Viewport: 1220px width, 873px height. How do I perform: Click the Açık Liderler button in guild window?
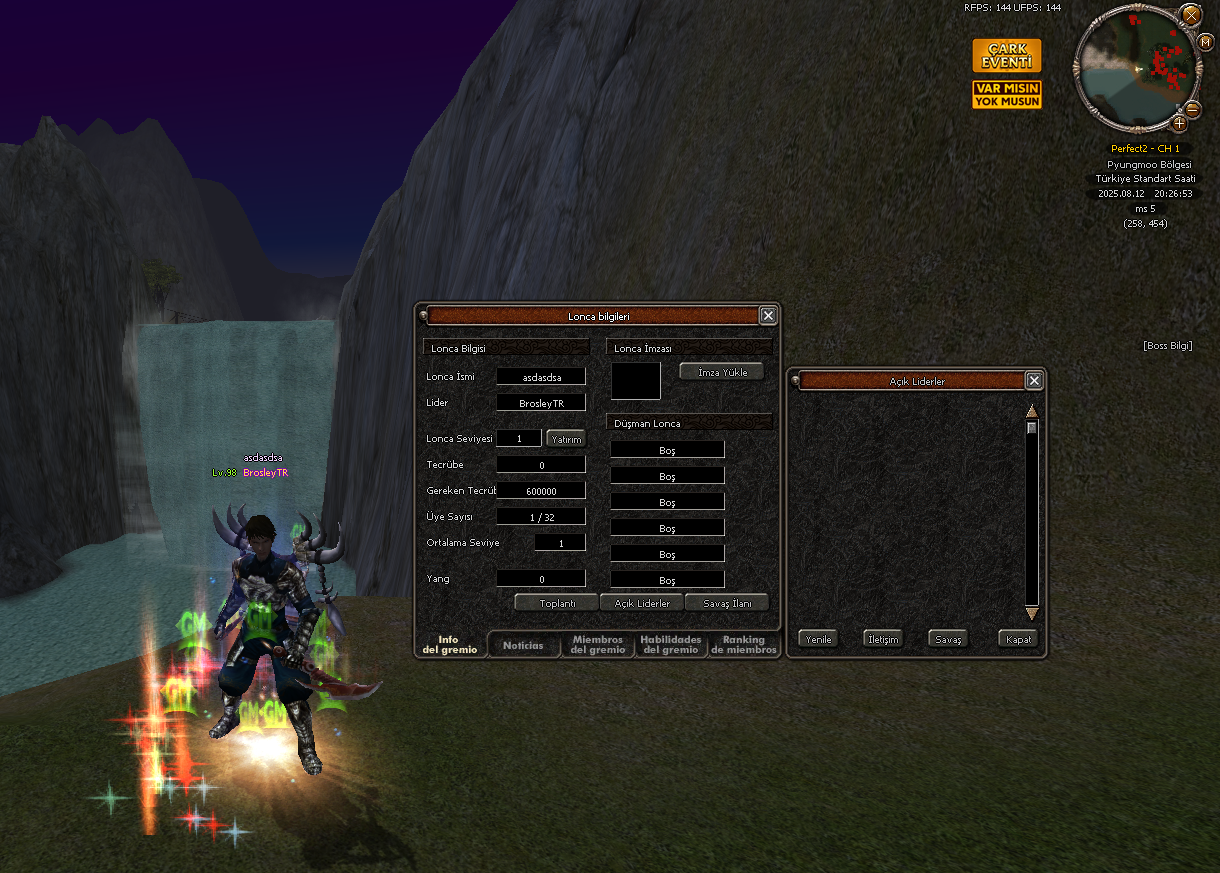(641, 603)
